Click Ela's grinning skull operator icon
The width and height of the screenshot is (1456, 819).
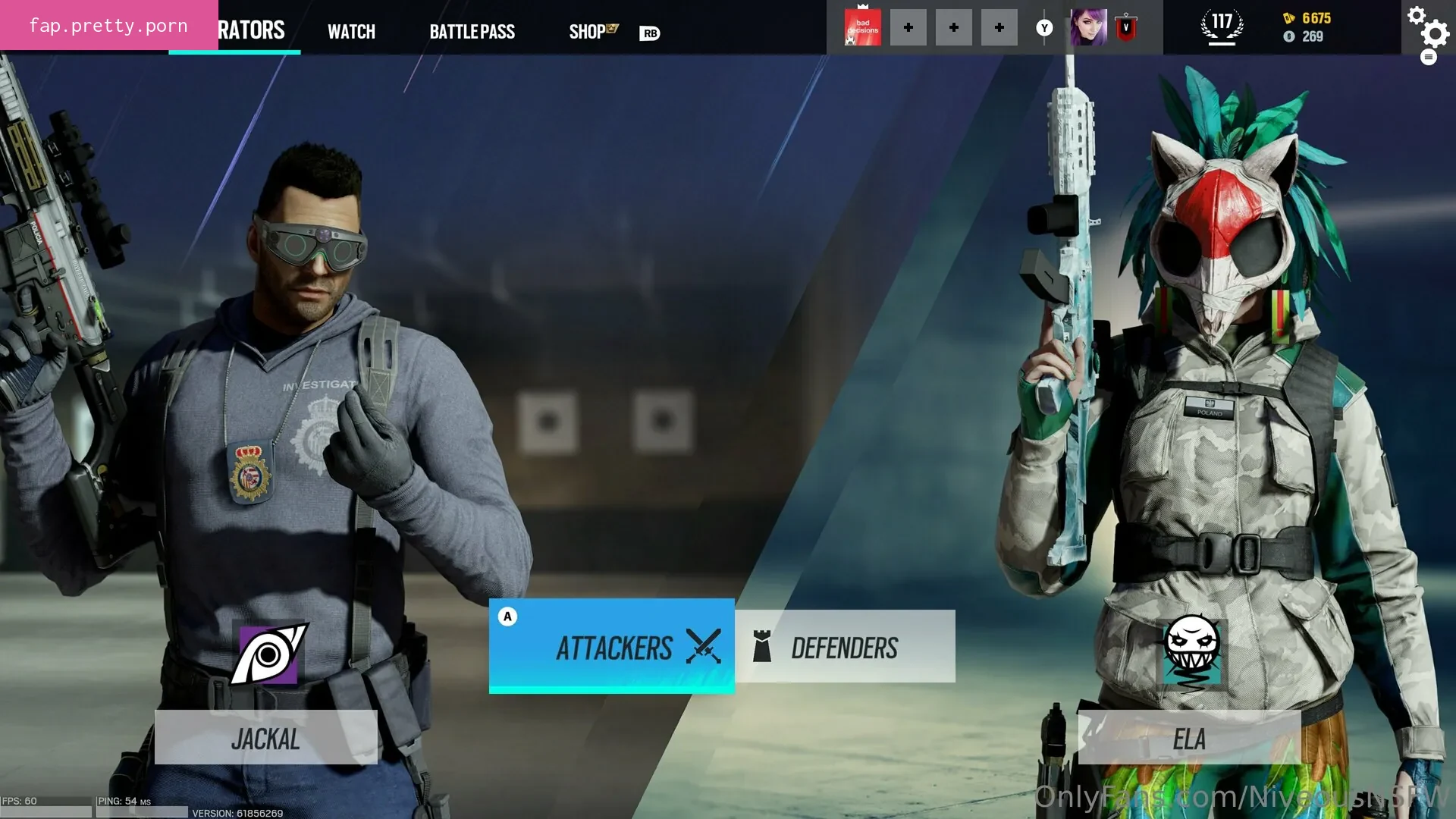[x=1191, y=651]
